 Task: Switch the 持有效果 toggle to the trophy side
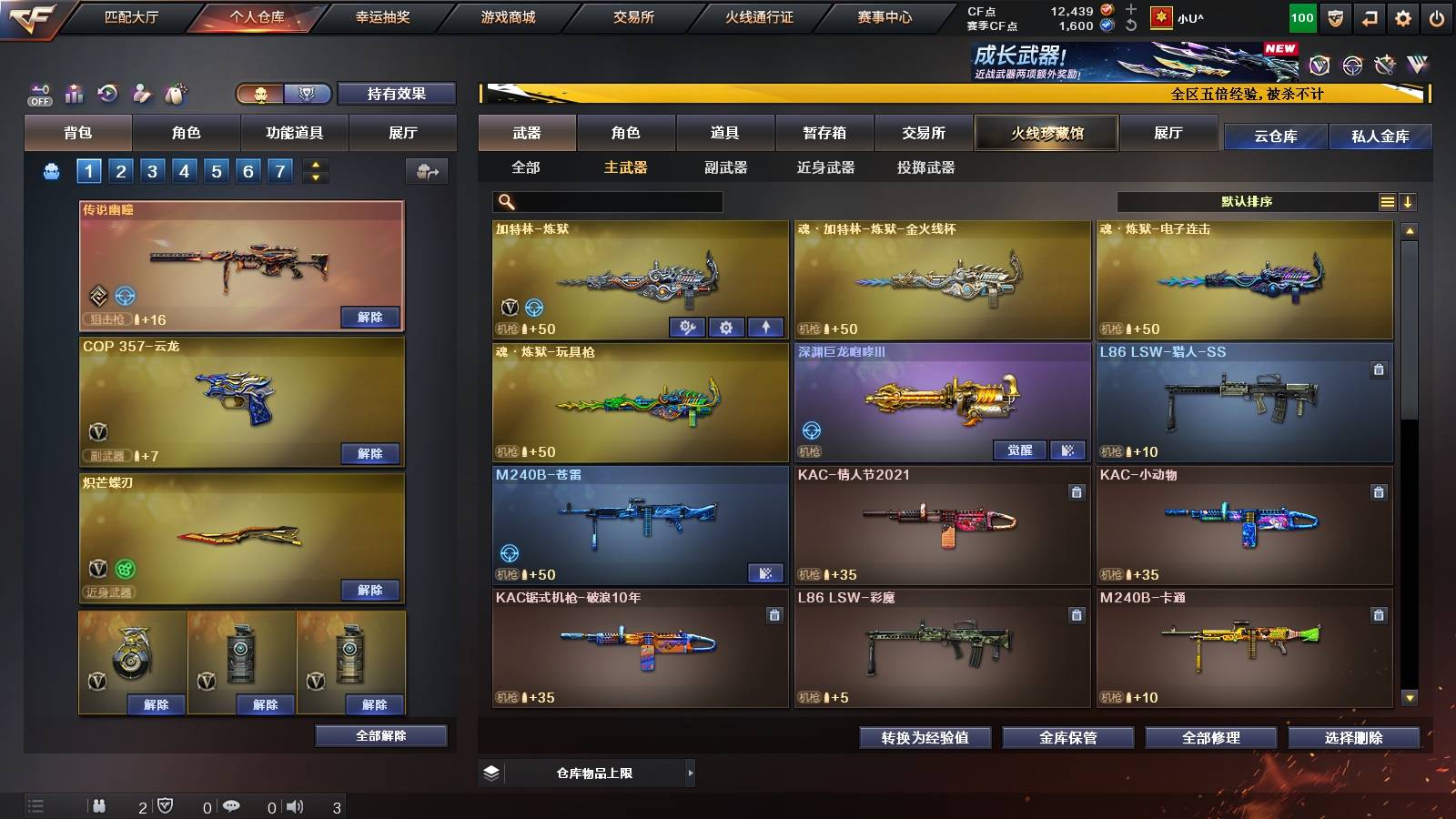(x=307, y=93)
